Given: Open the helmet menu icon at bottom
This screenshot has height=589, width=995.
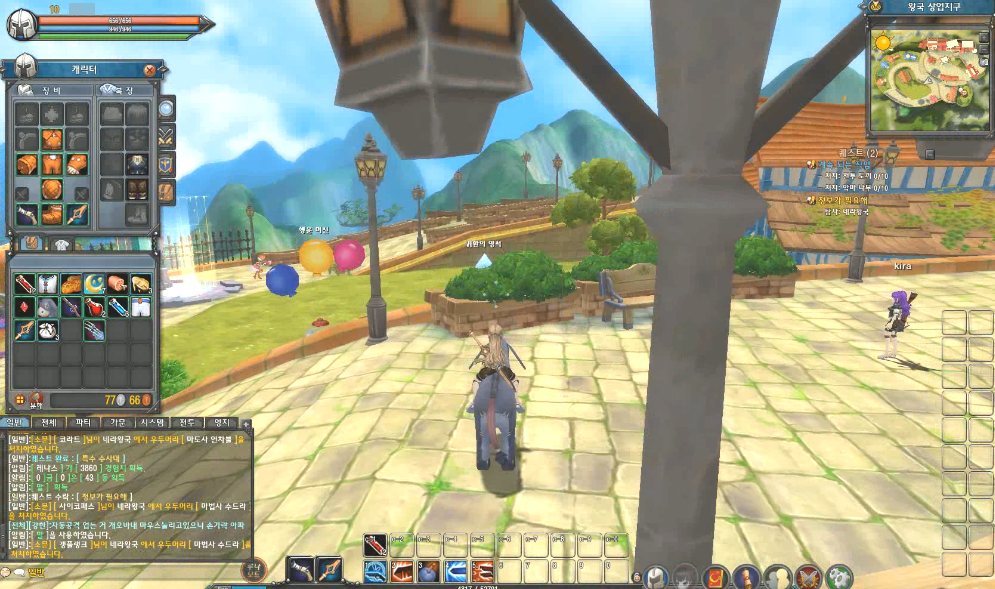Looking at the screenshot, I should (x=655, y=576).
